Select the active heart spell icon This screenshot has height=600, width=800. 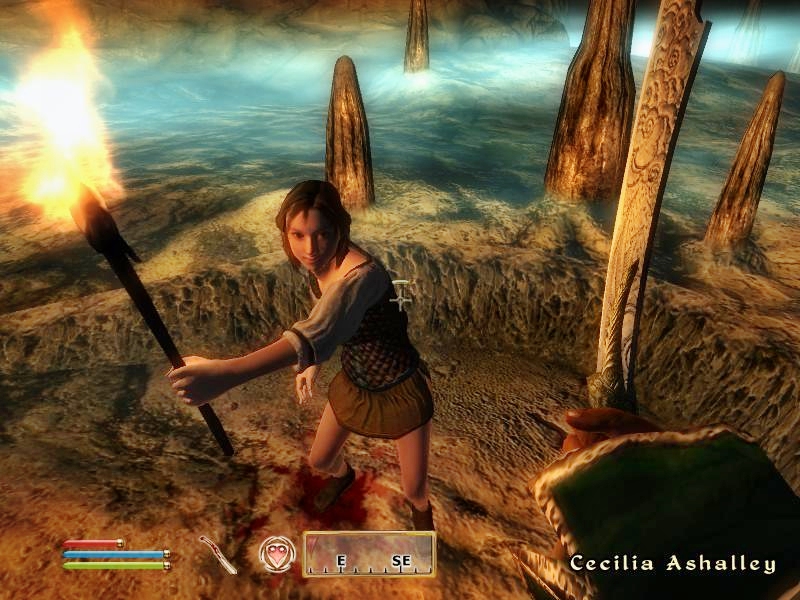coord(275,555)
